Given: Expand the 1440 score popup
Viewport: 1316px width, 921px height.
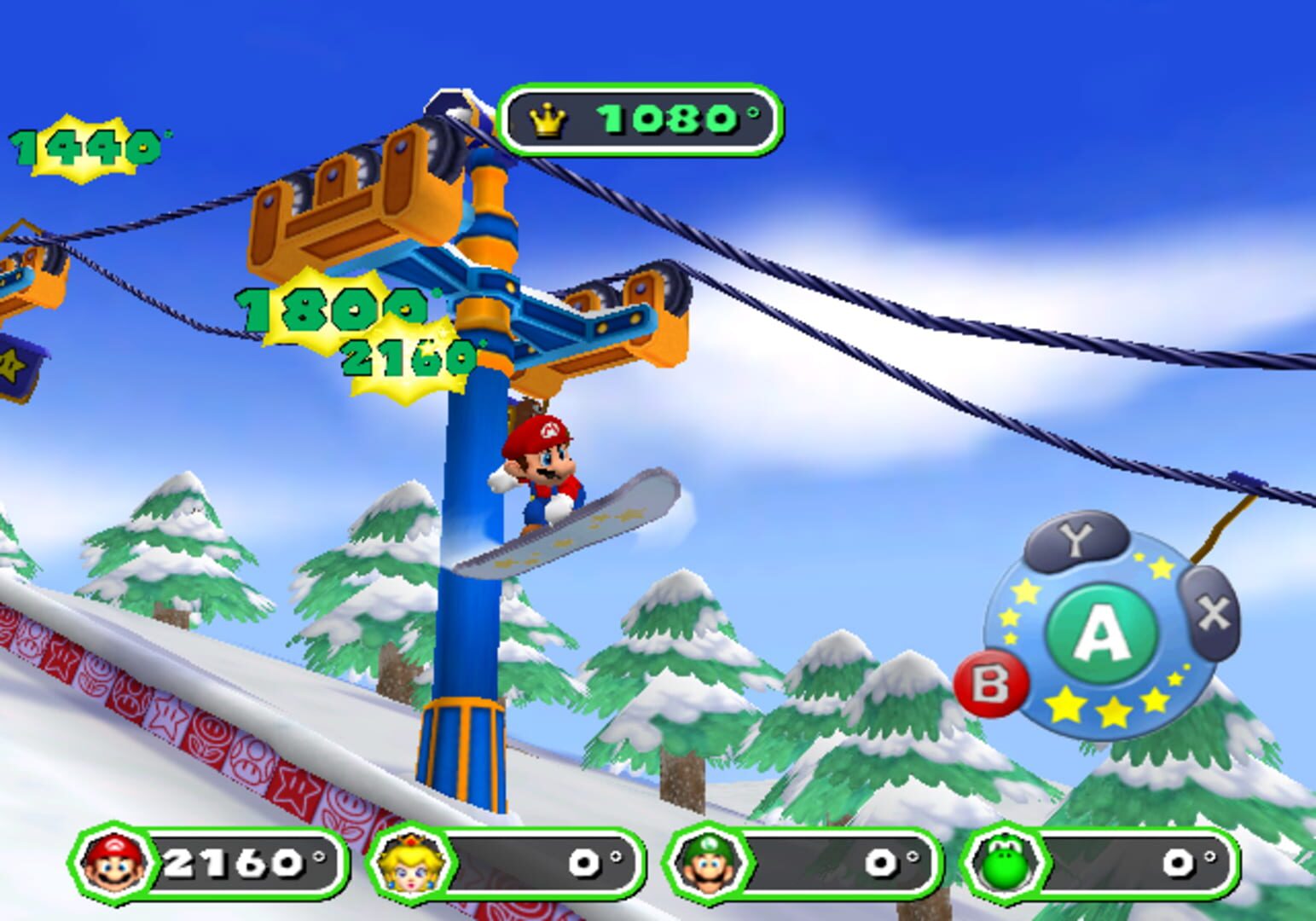Looking at the screenshot, I should tap(85, 147).
